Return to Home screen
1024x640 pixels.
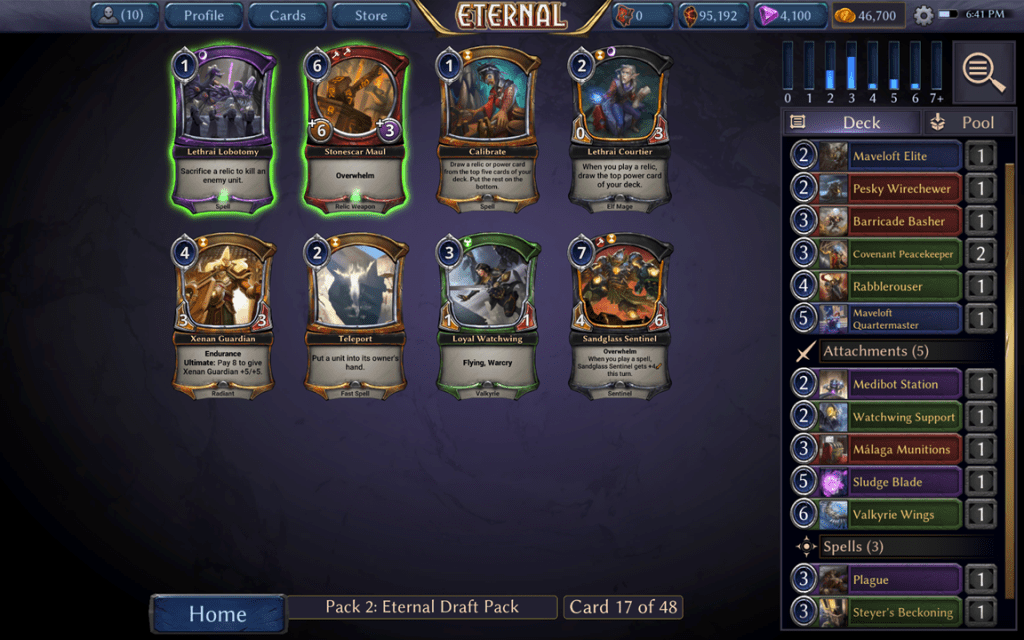click(x=217, y=613)
